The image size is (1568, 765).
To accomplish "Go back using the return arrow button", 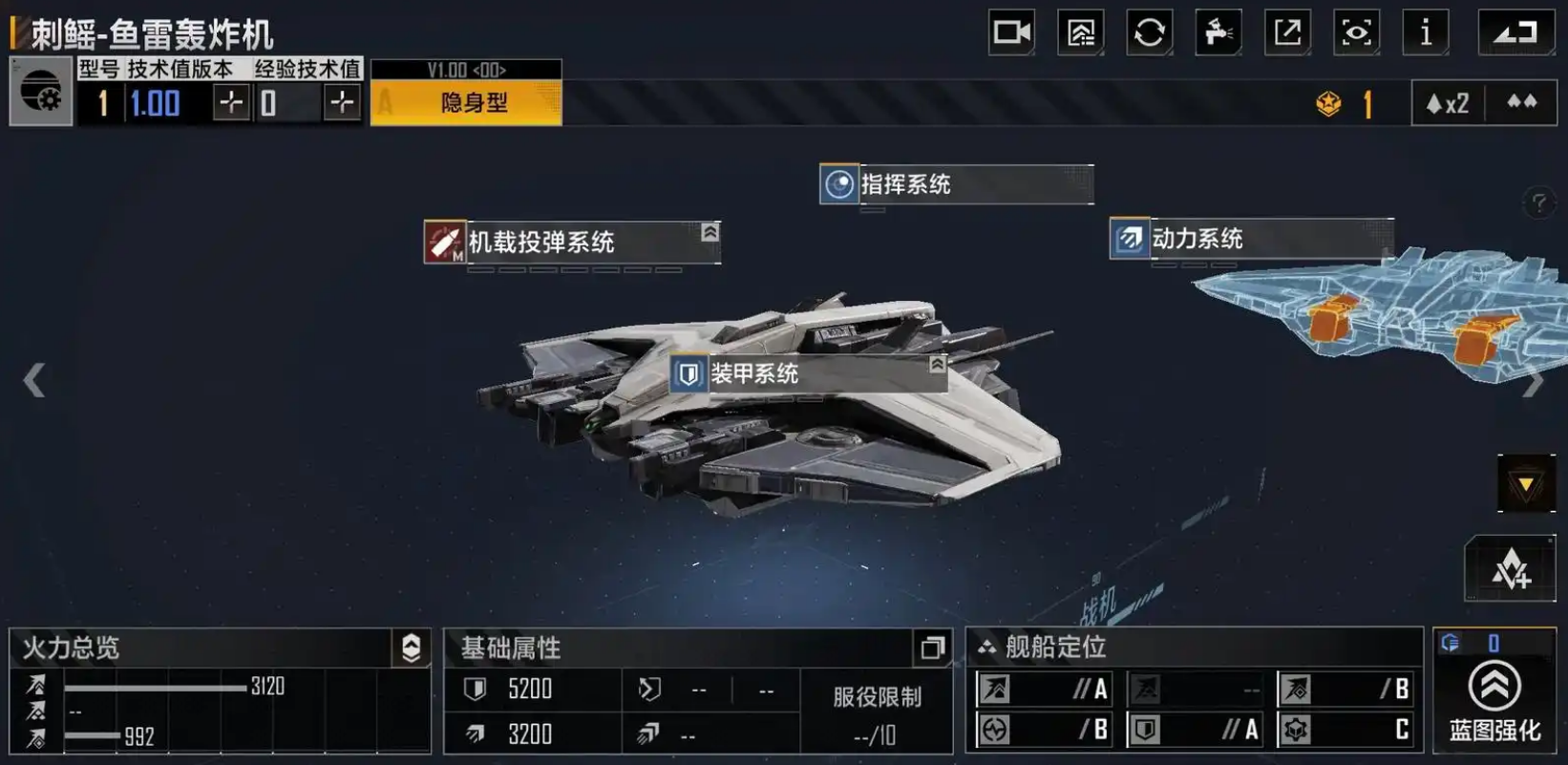I will point(1515,33).
